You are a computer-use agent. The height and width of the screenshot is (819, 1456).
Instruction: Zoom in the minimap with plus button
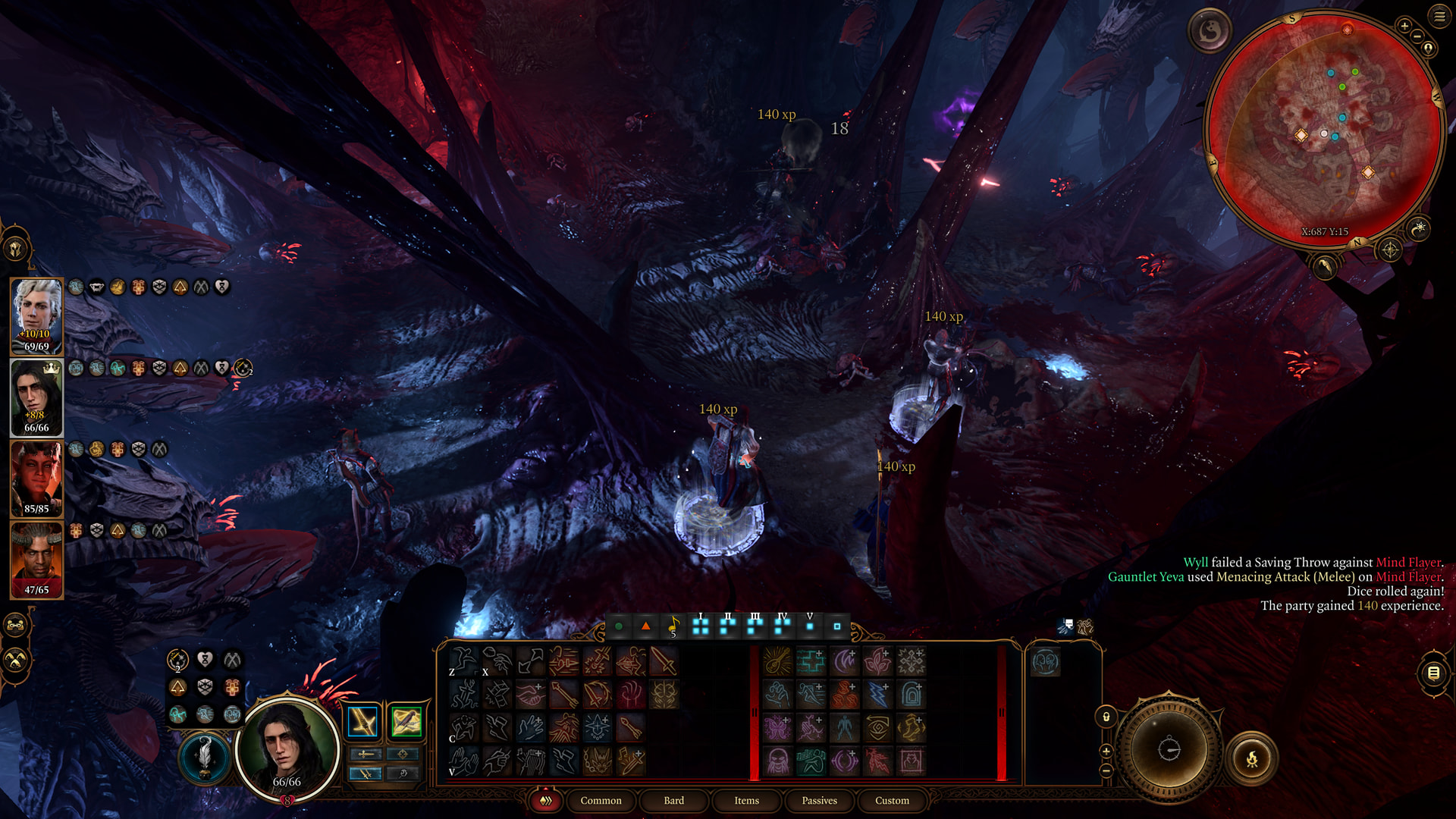click(1404, 27)
